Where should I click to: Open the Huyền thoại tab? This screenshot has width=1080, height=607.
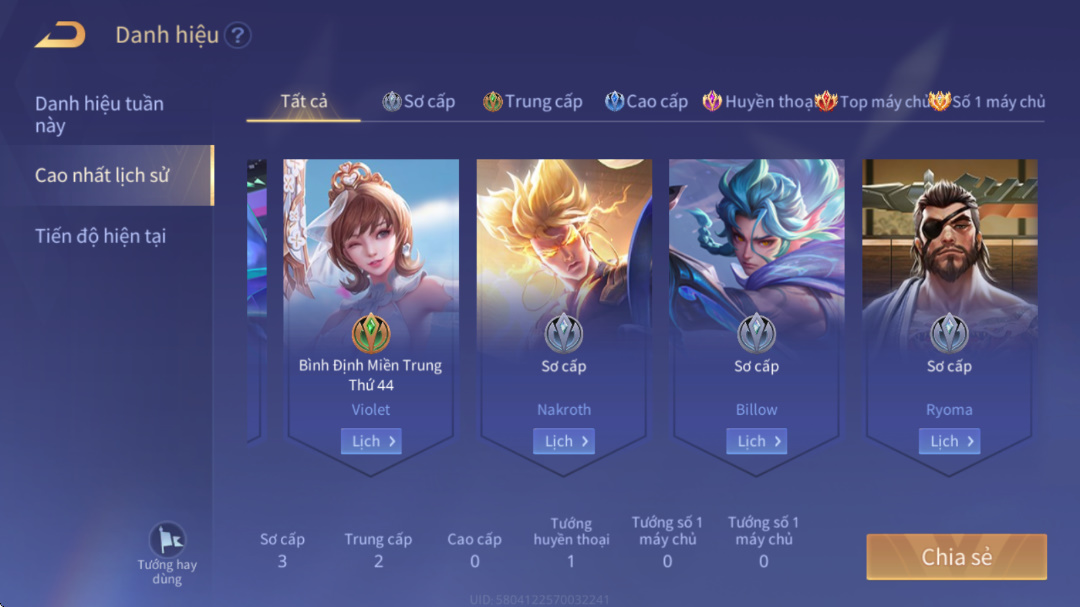pyautogui.click(x=758, y=101)
